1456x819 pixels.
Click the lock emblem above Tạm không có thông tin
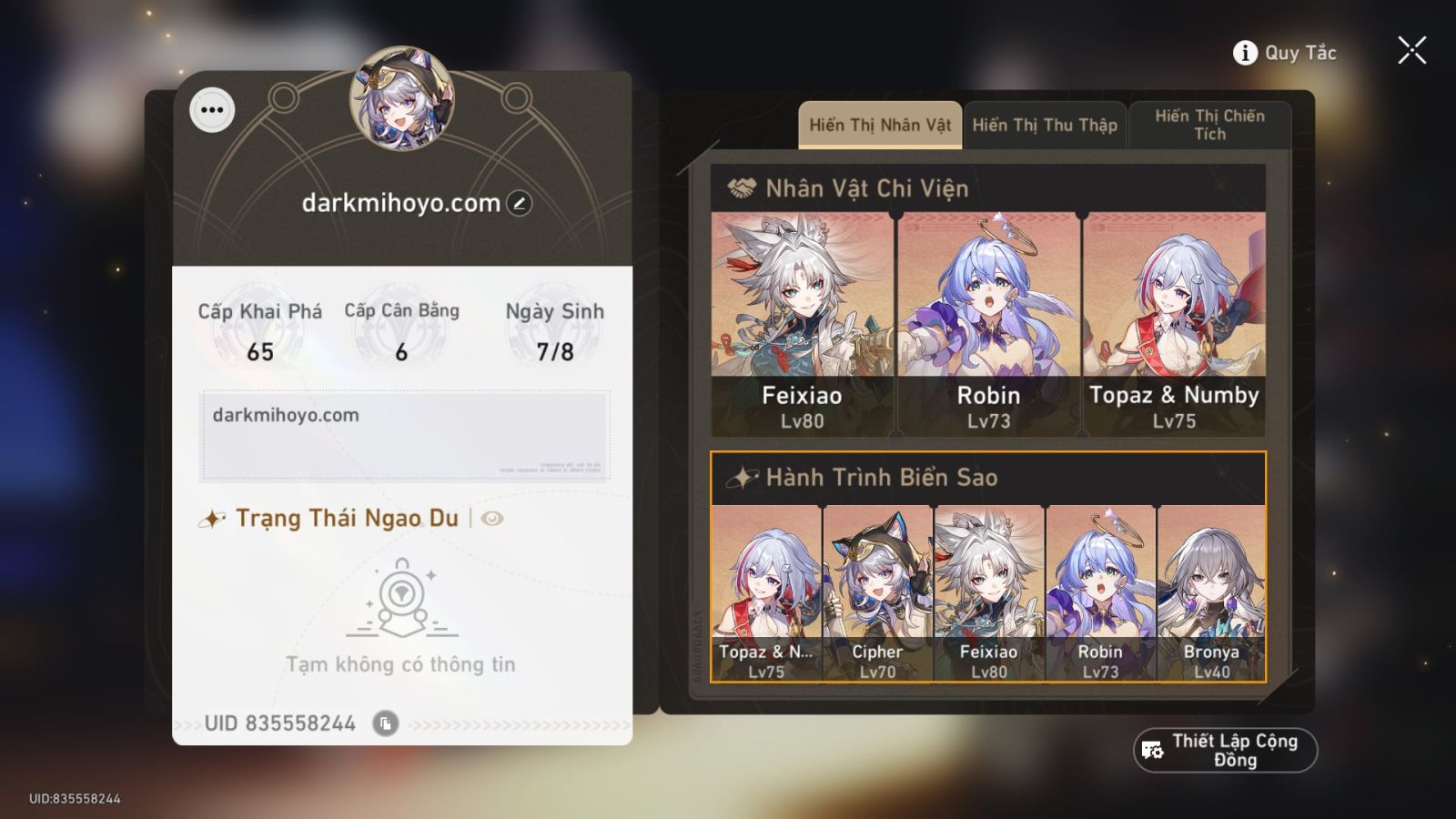[400, 596]
